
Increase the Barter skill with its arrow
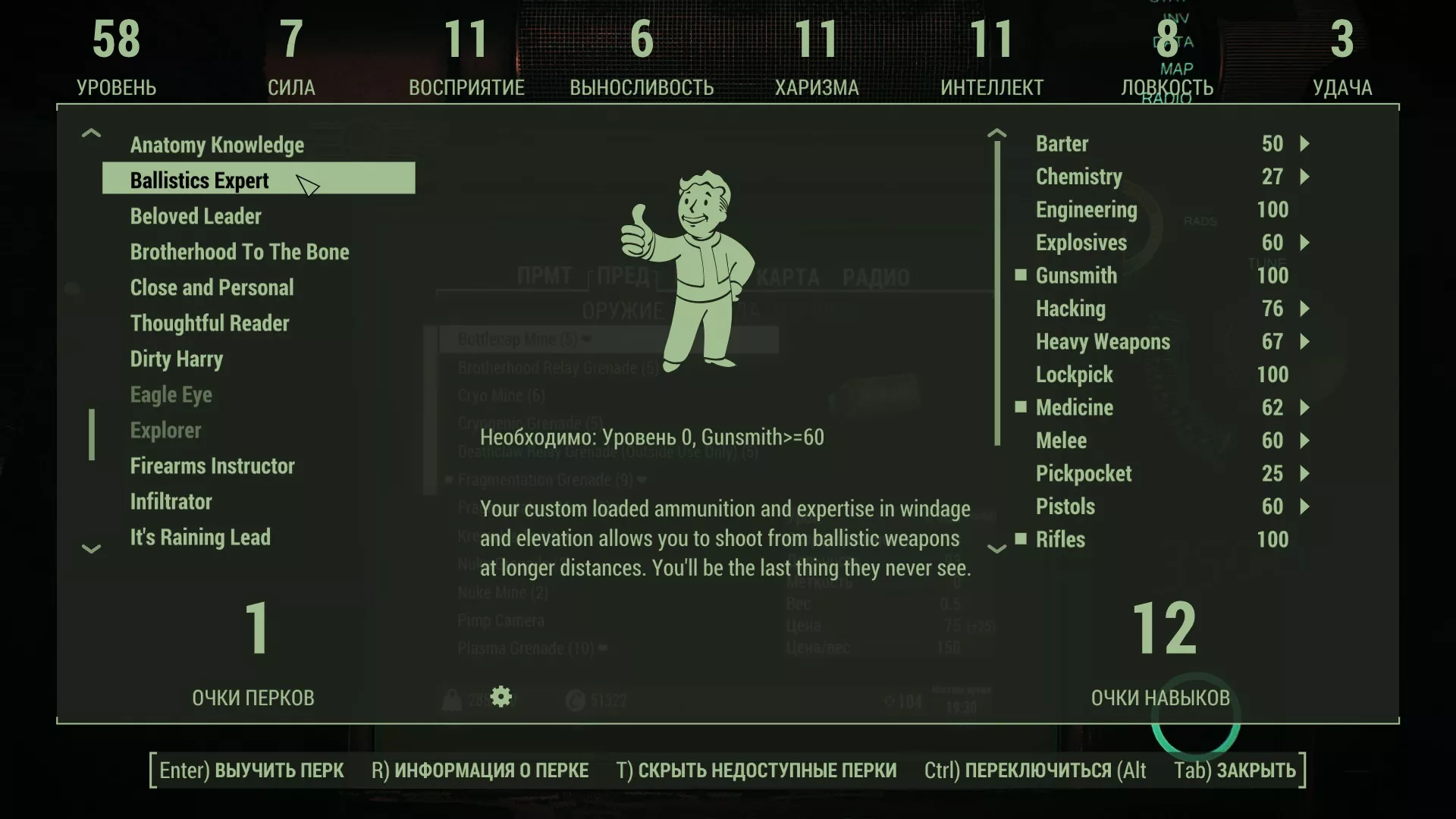[x=1304, y=144]
